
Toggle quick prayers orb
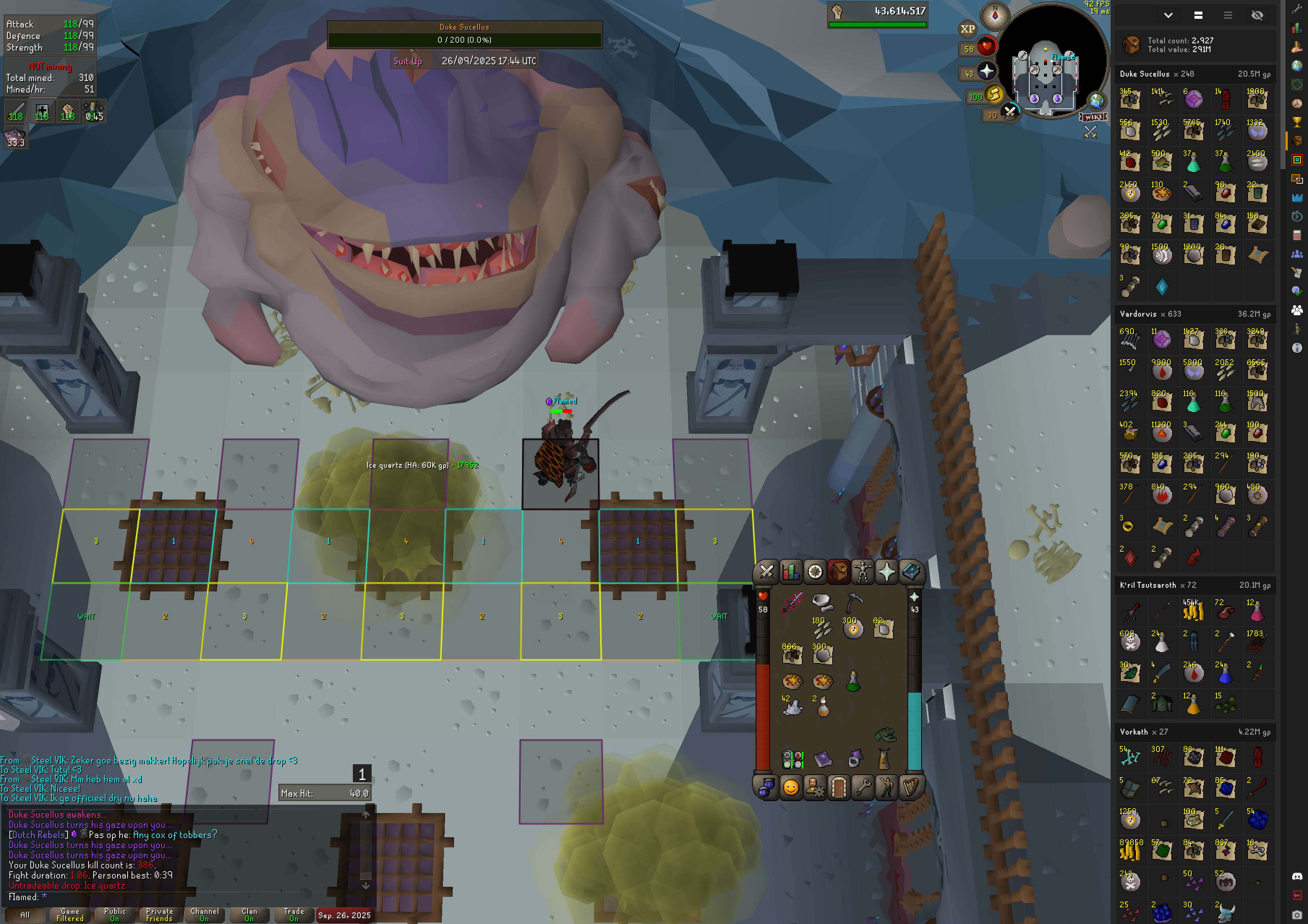[x=986, y=72]
